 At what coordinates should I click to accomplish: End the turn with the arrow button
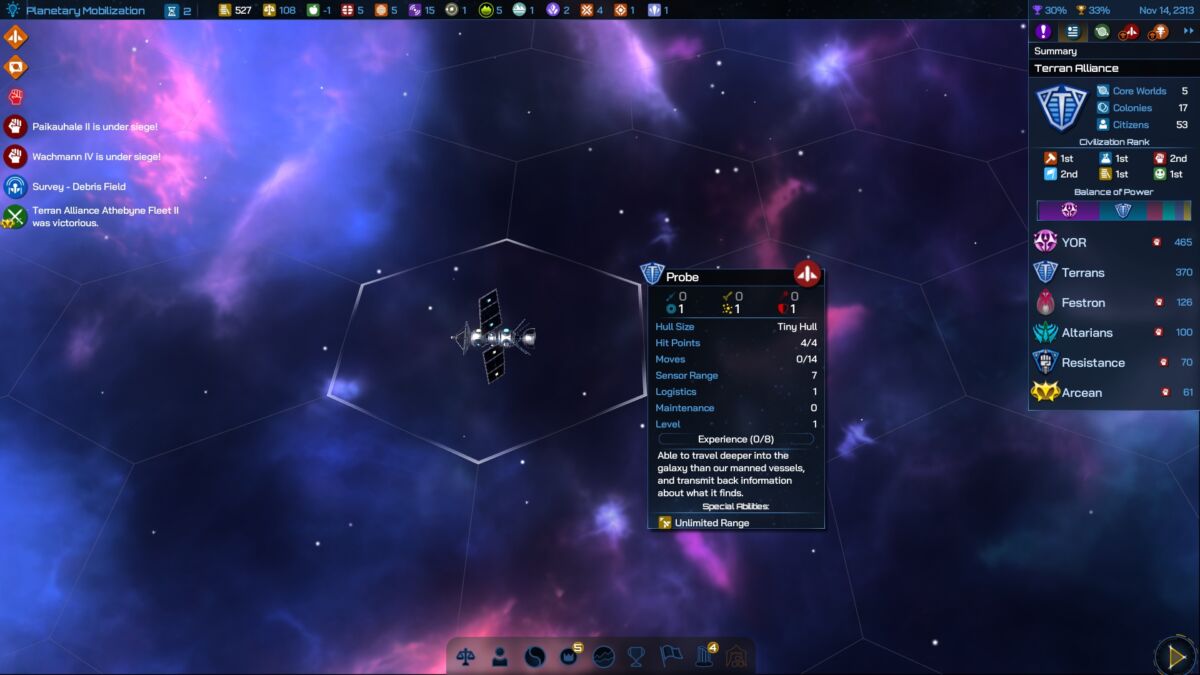pyautogui.click(x=1175, y=655)
